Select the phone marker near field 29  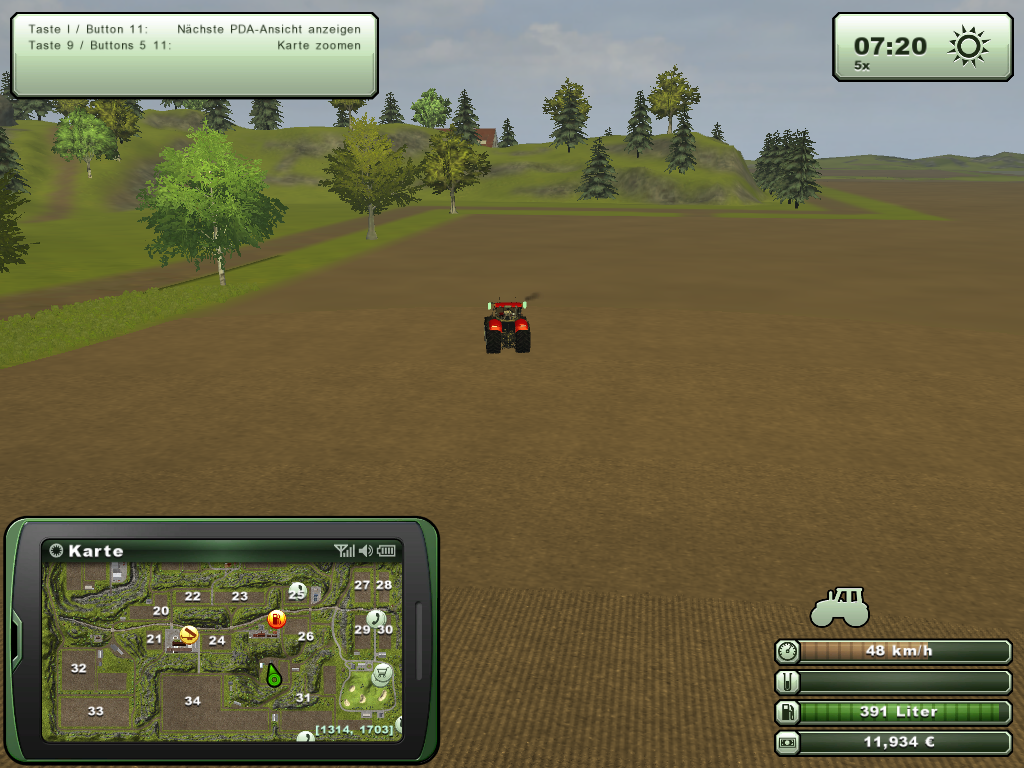pos(376,618)
